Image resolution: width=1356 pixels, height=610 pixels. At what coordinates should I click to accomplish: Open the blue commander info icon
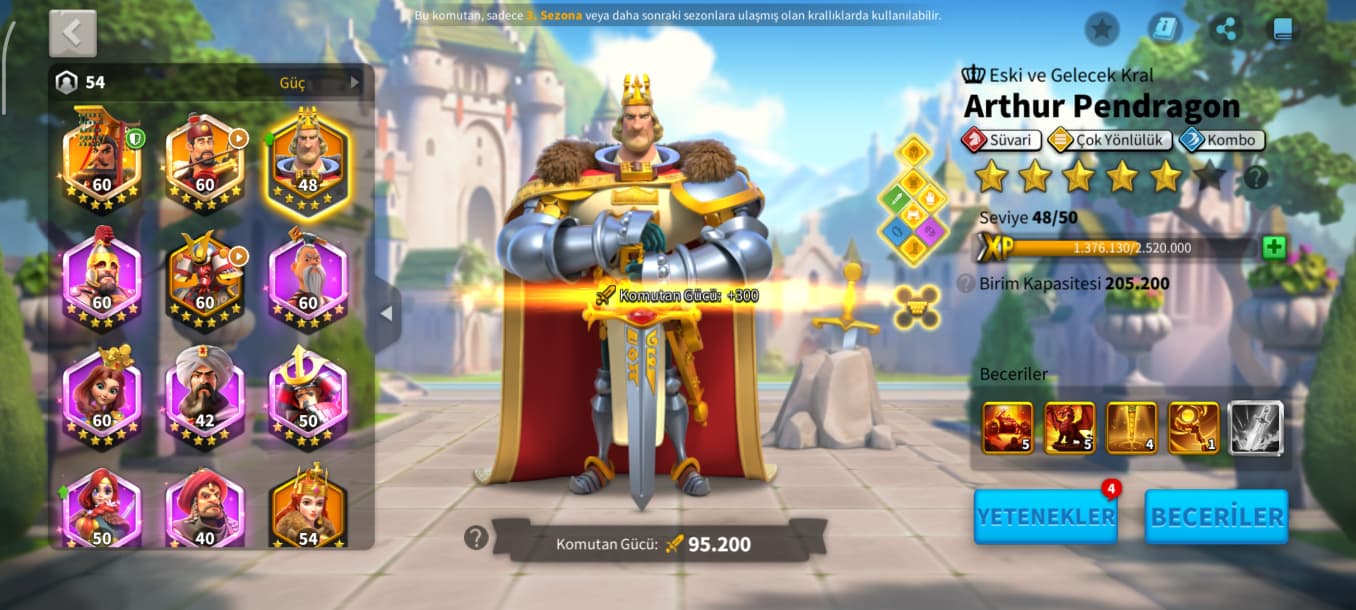coord(1164,29)
